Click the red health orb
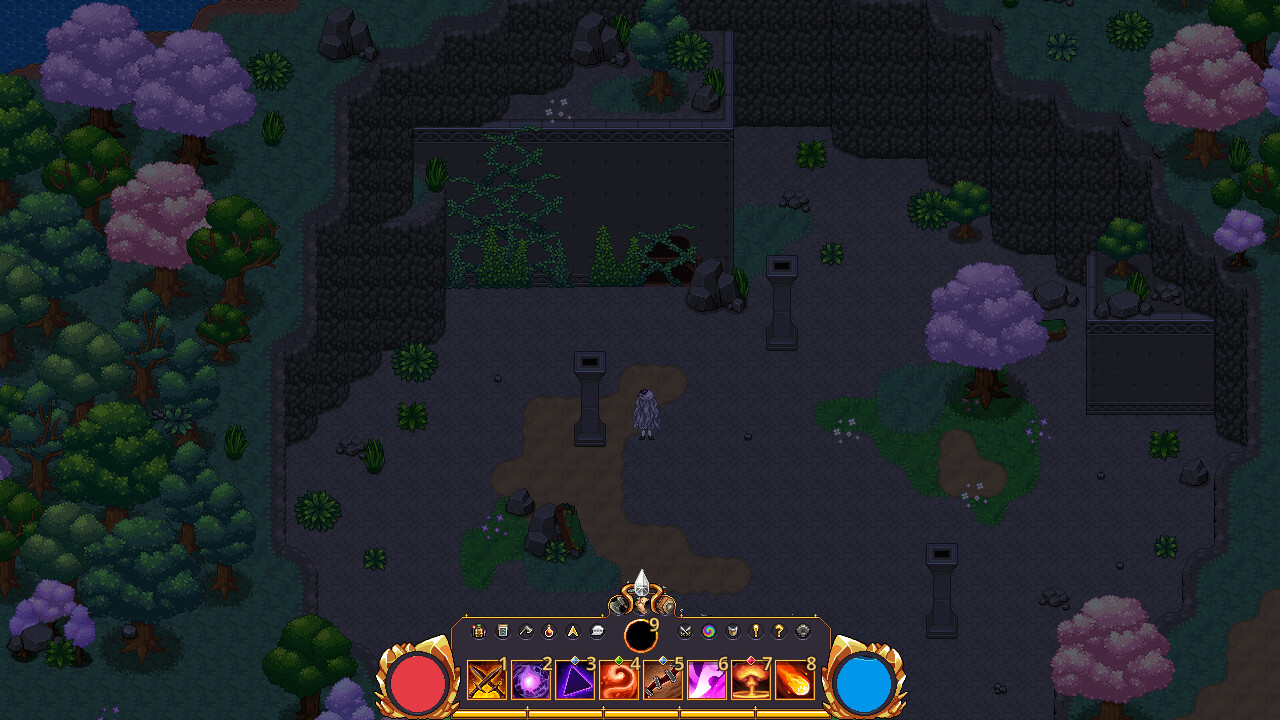Screen dimensions: 1280x720 pyautogui.click(x=416, y=682)
